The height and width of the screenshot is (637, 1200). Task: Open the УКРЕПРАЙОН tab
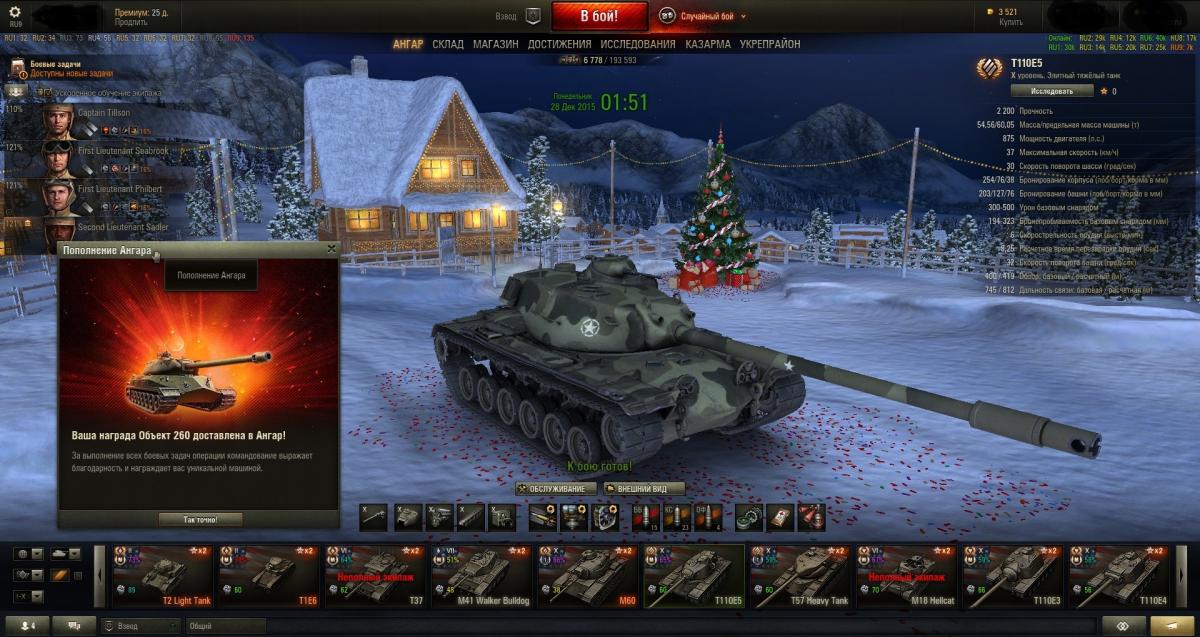point(769,44)
